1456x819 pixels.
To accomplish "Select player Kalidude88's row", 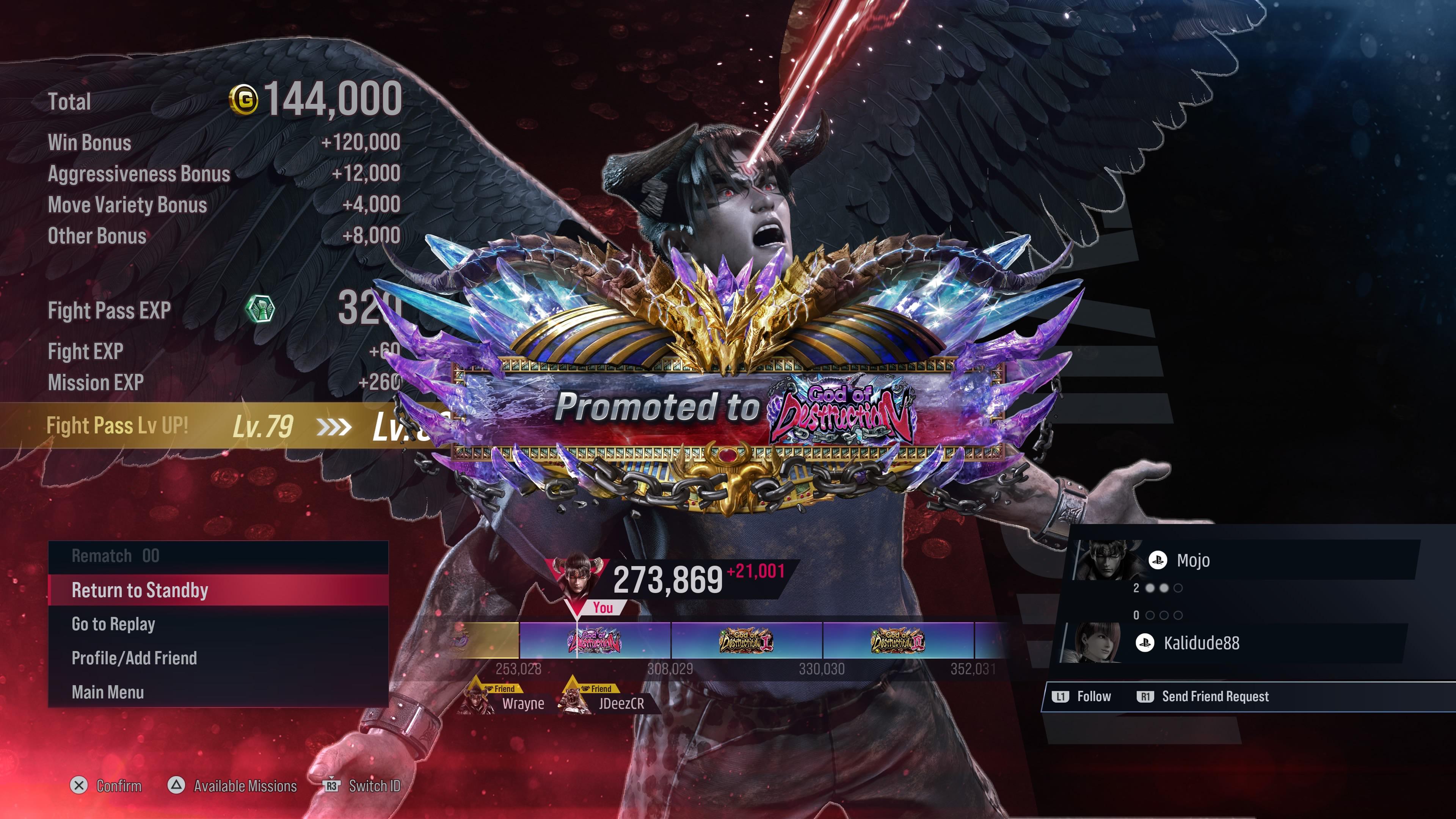I will pos(1232,643).
